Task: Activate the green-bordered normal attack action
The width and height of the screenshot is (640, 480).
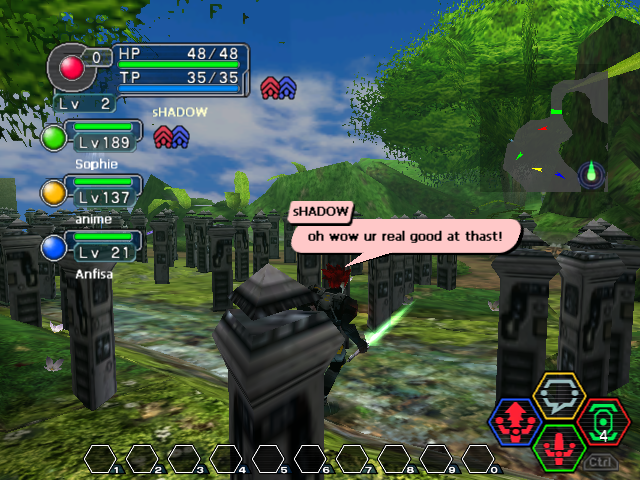Action: [x=559, y=446]
